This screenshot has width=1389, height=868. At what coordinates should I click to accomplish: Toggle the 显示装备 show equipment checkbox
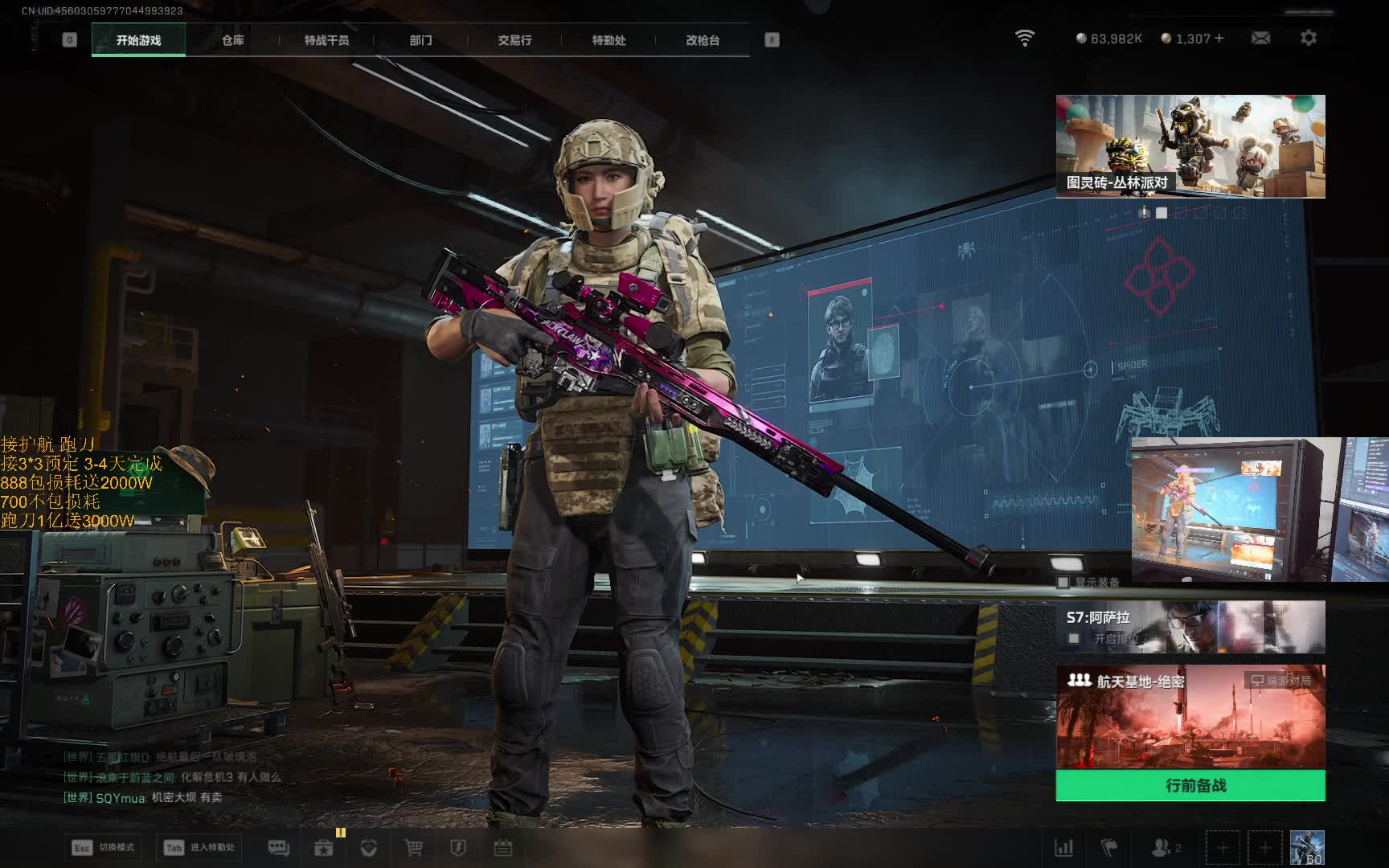tap(1063, 582)
